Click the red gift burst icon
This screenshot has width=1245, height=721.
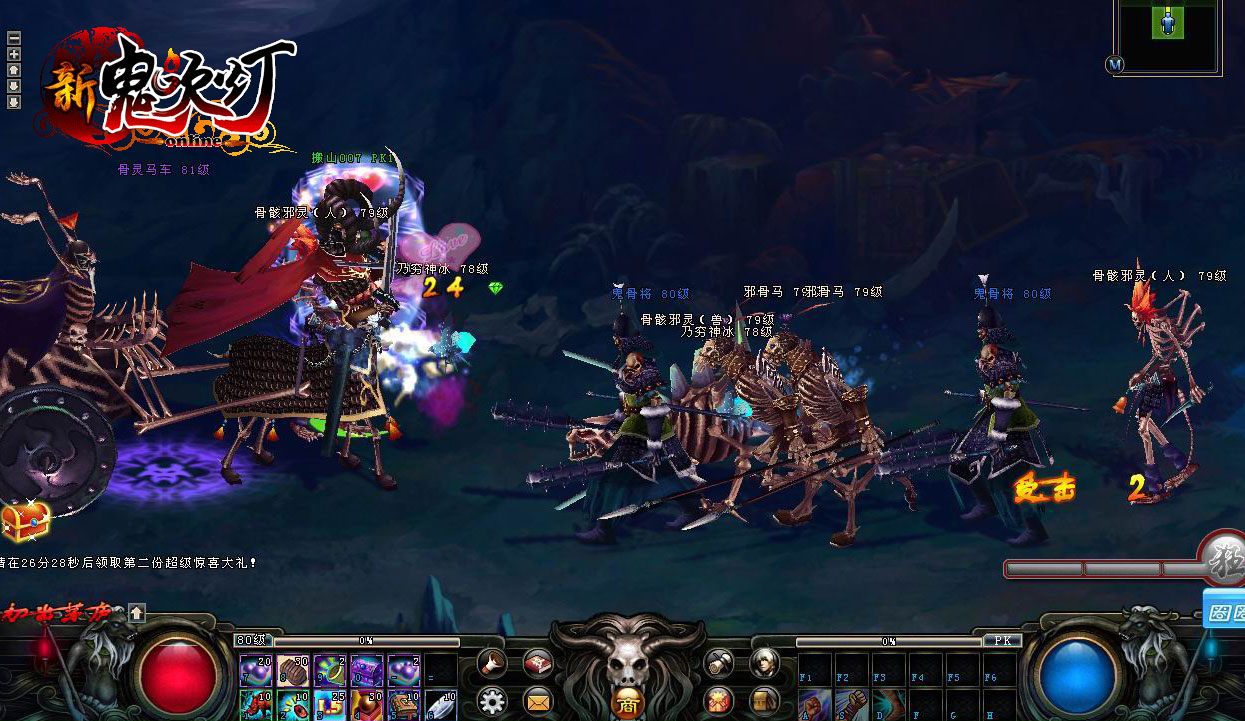(718, 699)
